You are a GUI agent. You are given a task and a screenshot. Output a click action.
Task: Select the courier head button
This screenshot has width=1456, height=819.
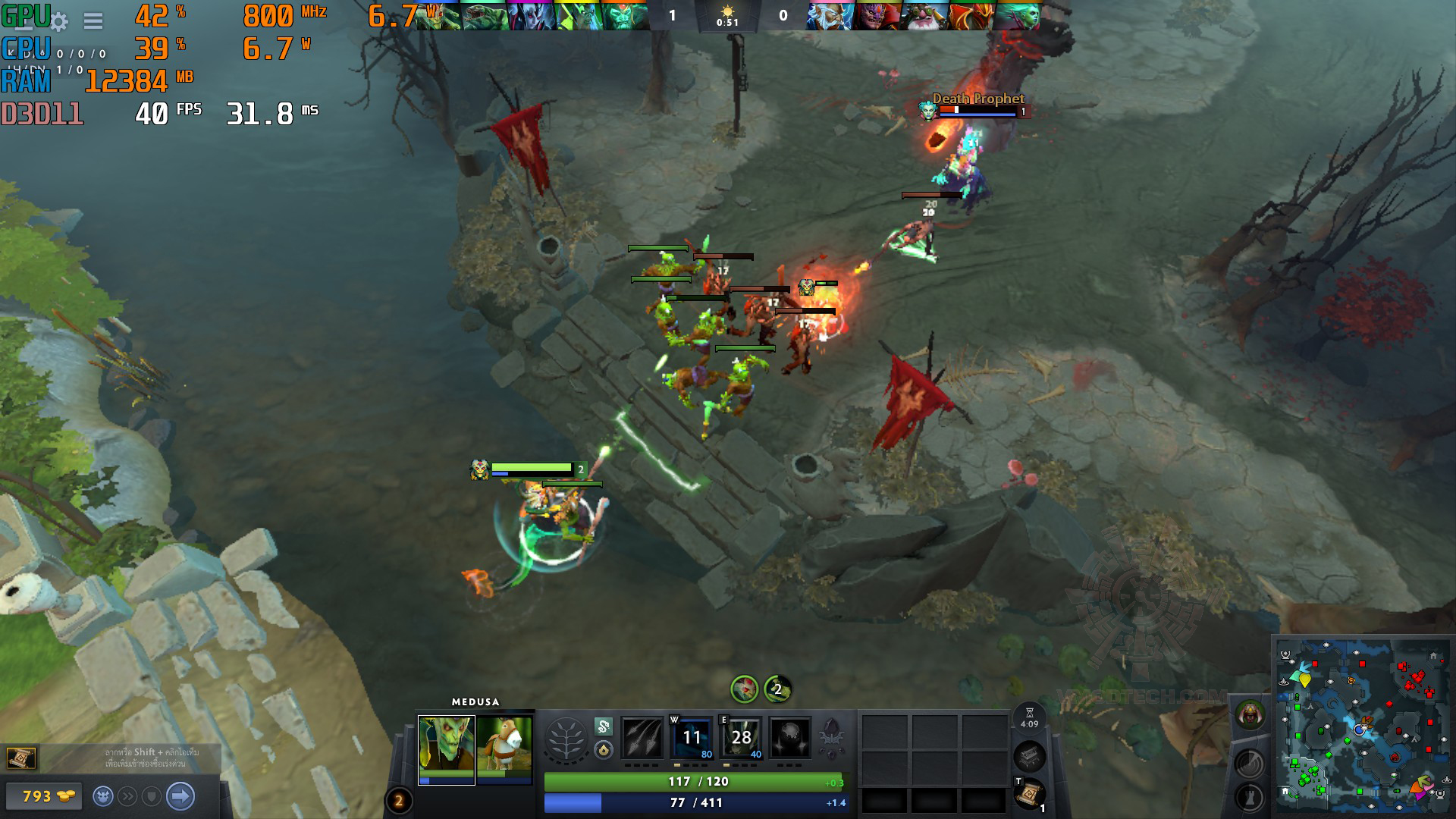[x=104, y=796]
